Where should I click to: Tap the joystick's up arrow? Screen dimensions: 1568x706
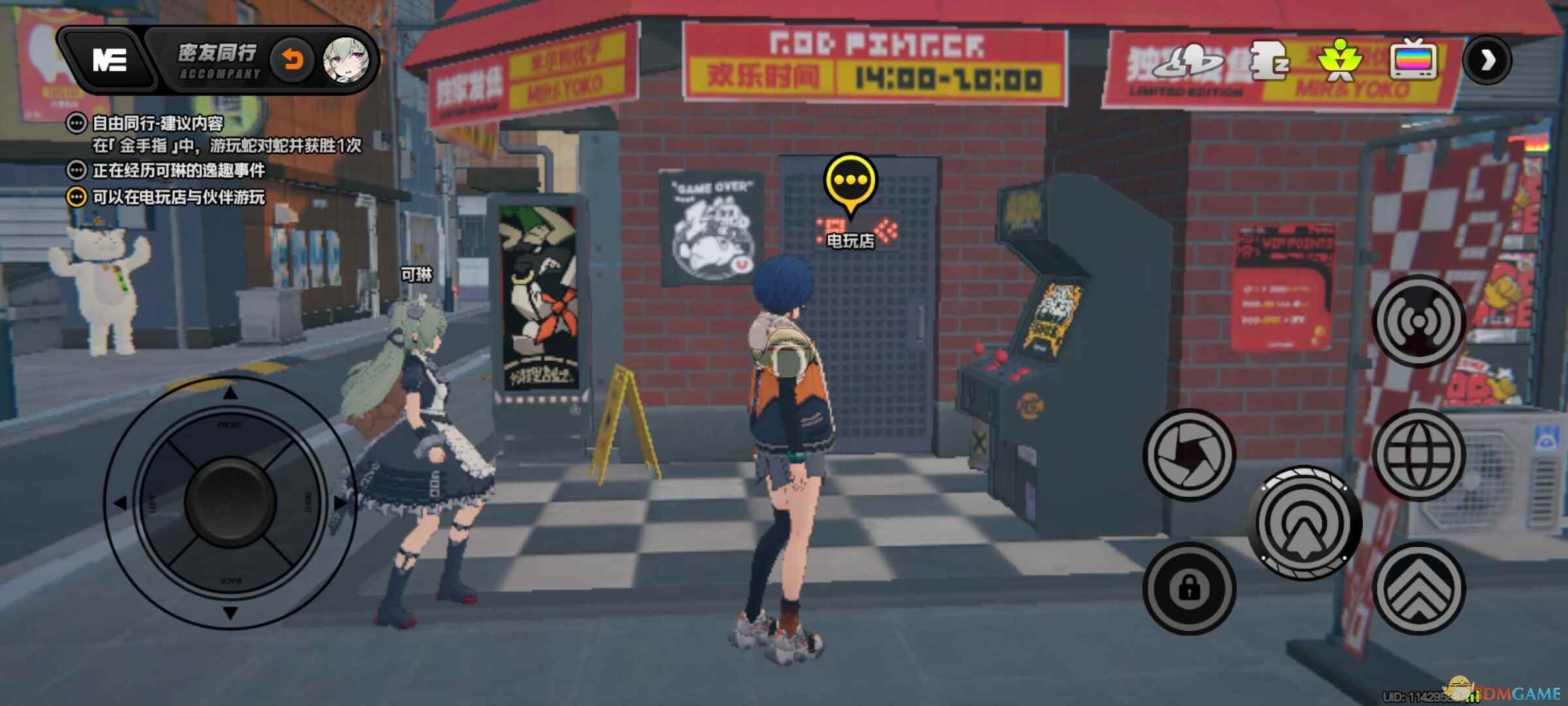pyautogui.click(x=230, y=394)
